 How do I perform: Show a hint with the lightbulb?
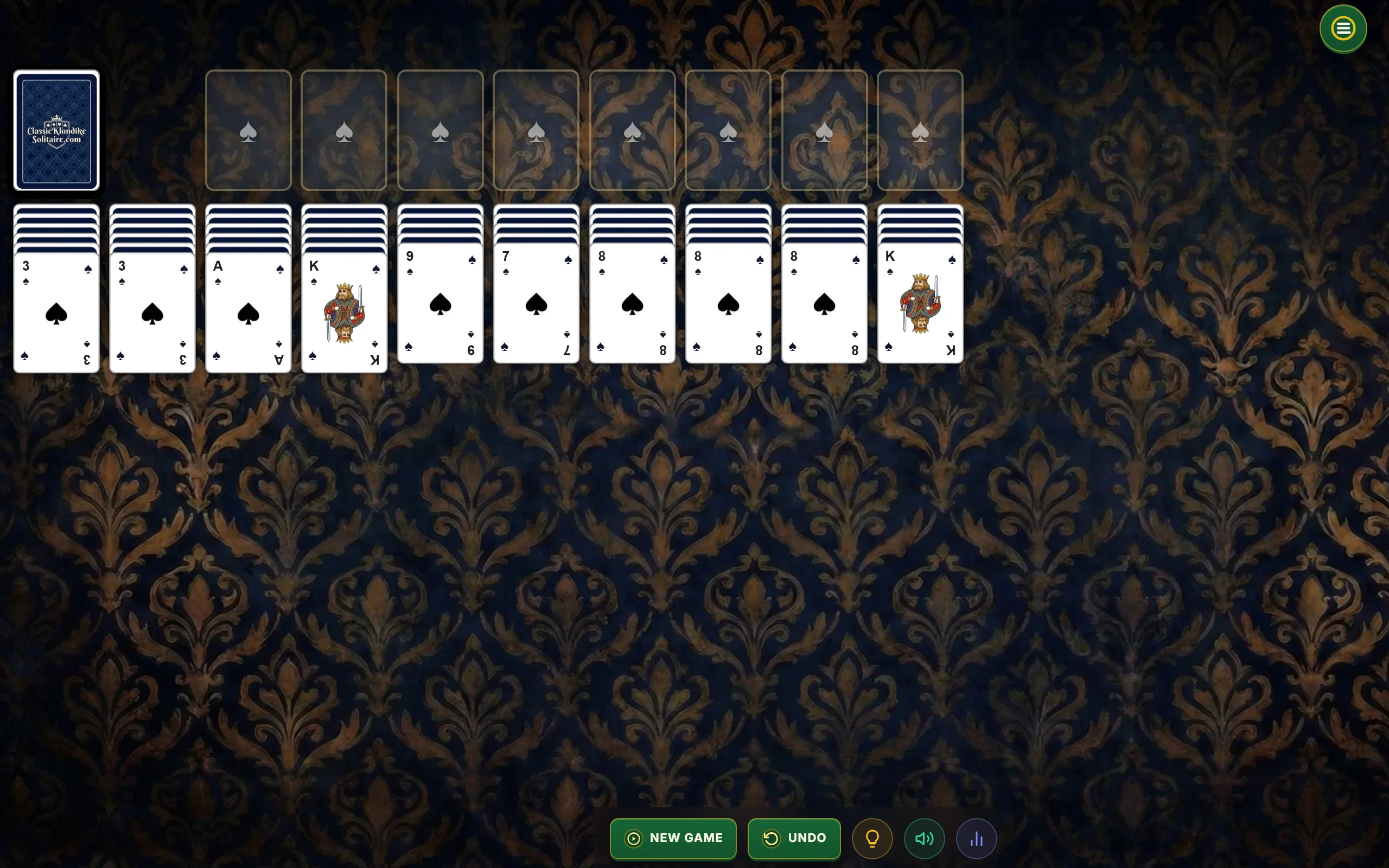coord(872,839)
